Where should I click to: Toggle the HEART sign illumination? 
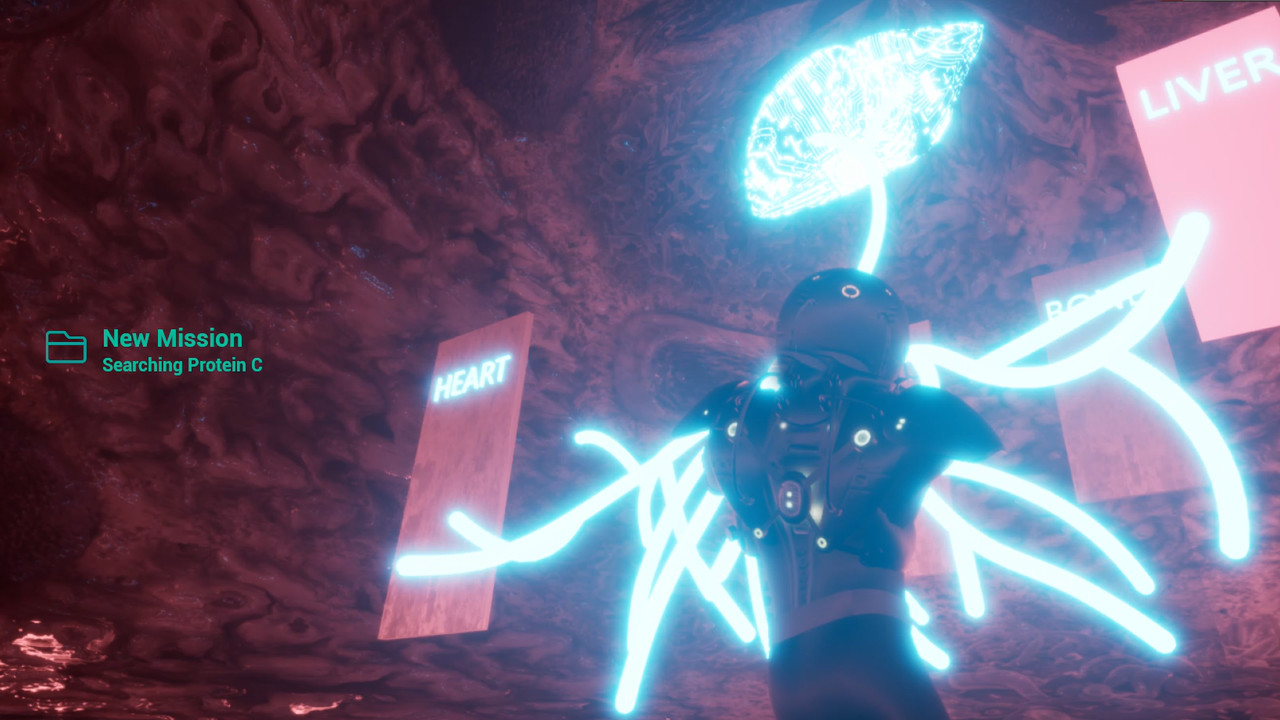click(472, 380)
